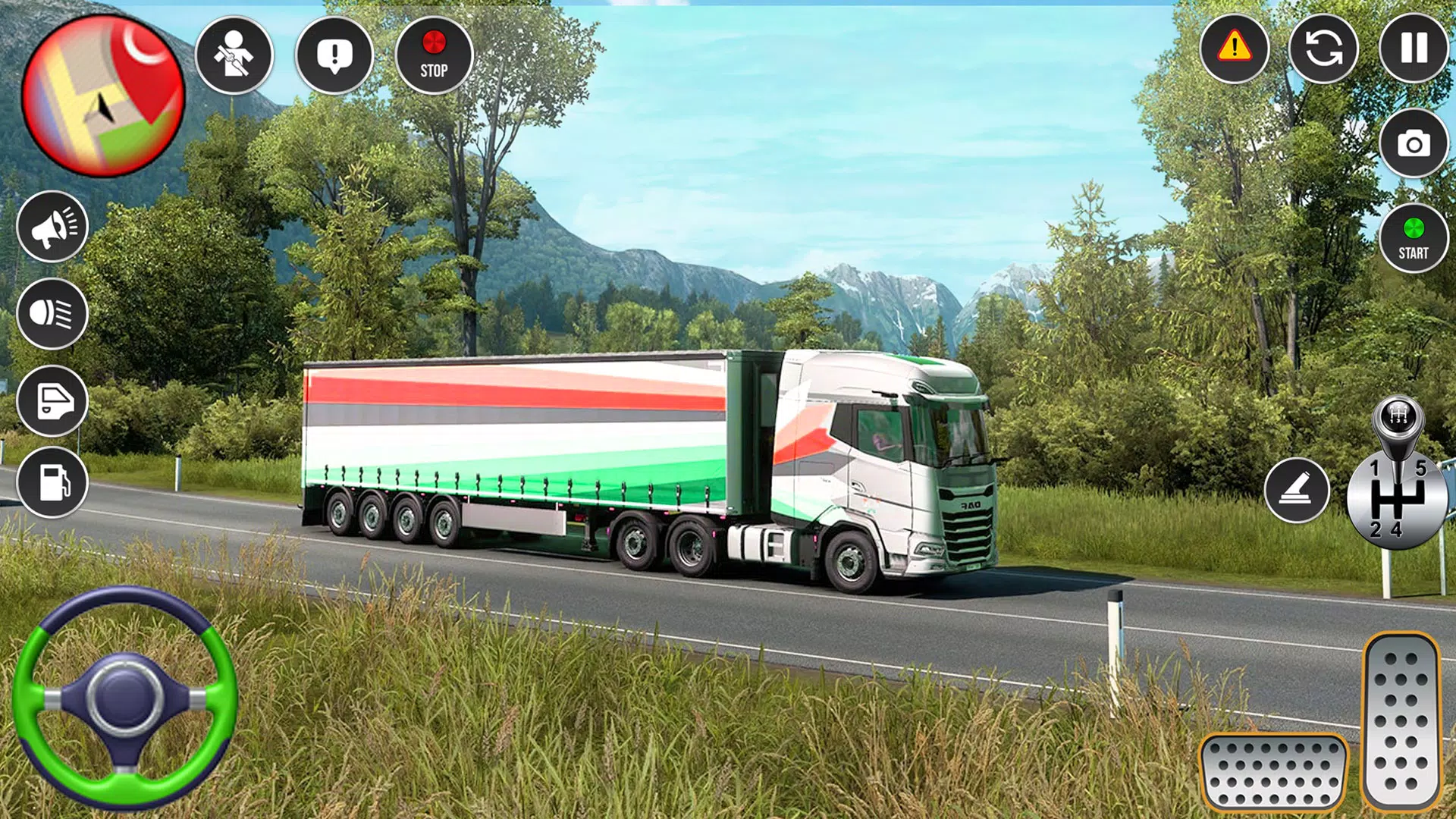The image size is (1456, 819).
Task: Tap the exclamation speech bubble icon
Action: coord(334,55)
